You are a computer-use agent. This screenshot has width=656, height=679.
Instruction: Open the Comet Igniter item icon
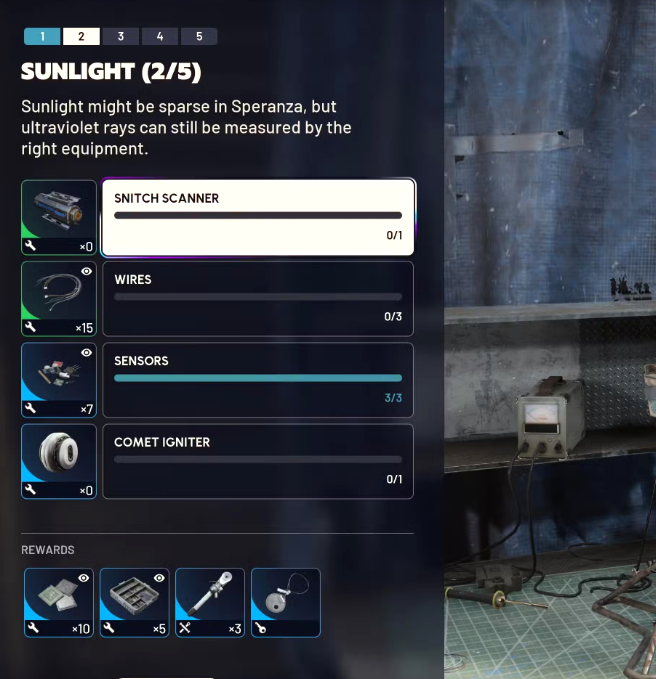(x=59, y=461)
